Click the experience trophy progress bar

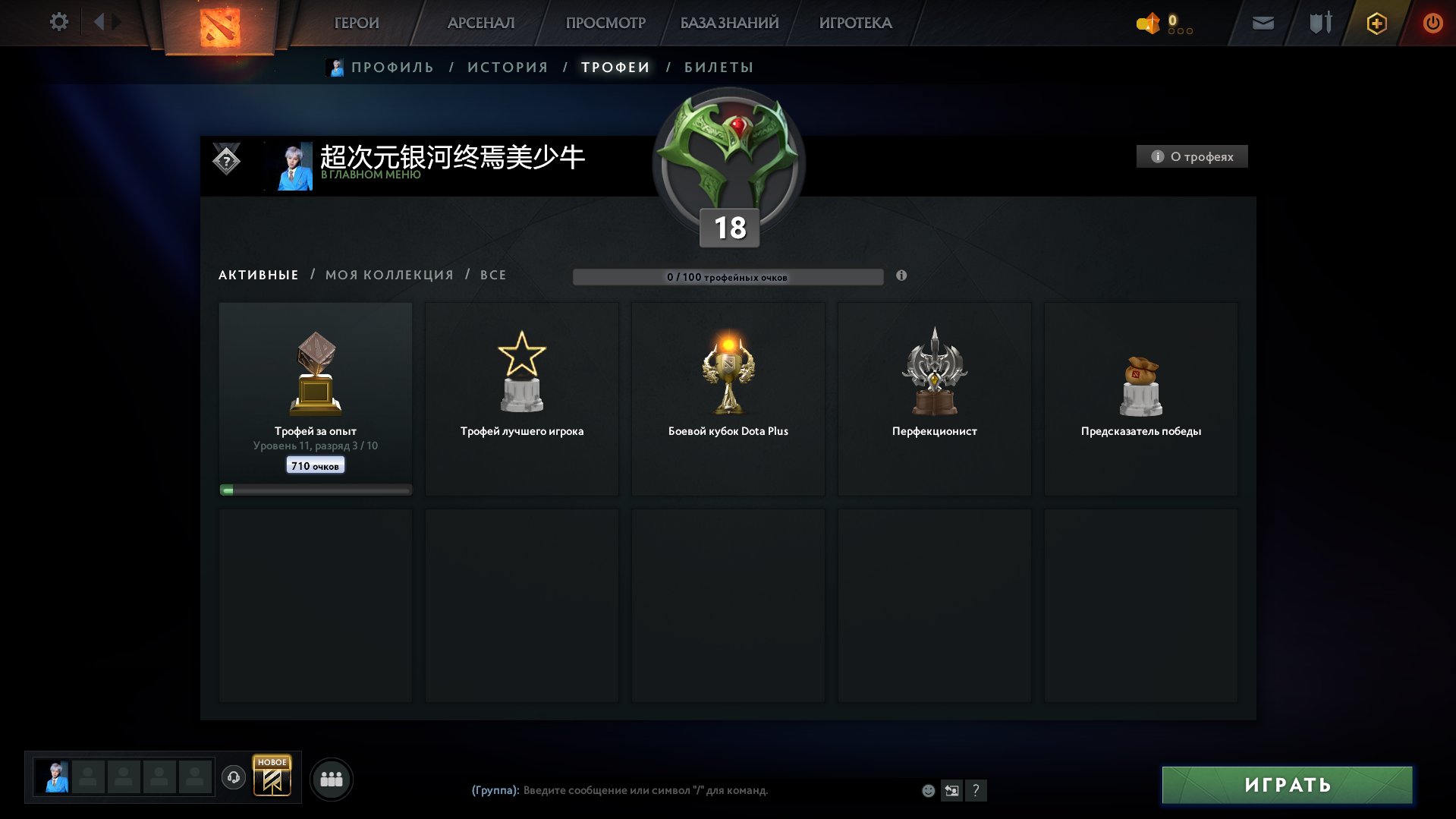[x=315, y=489]
